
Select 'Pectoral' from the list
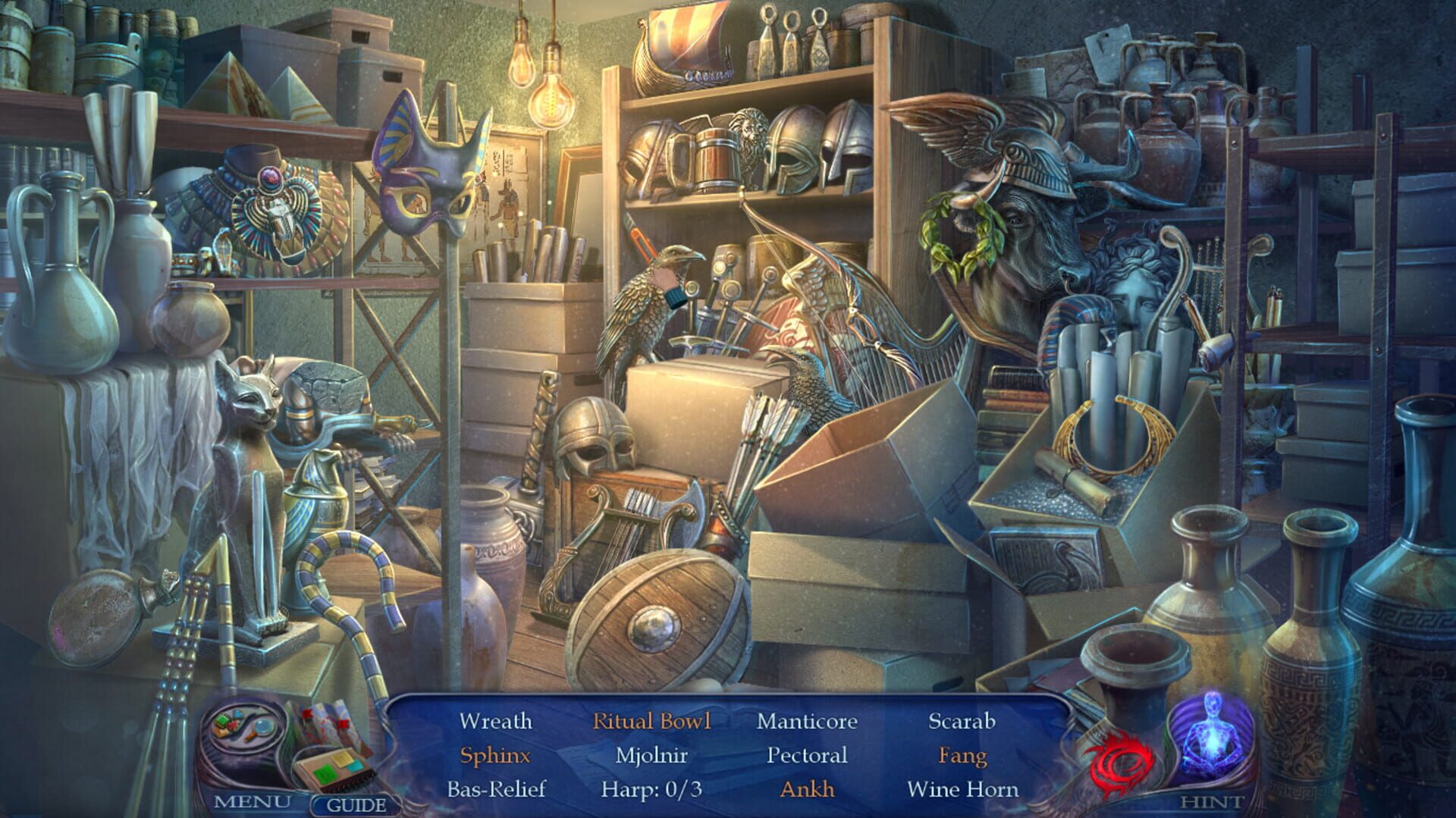click(805, 757)
